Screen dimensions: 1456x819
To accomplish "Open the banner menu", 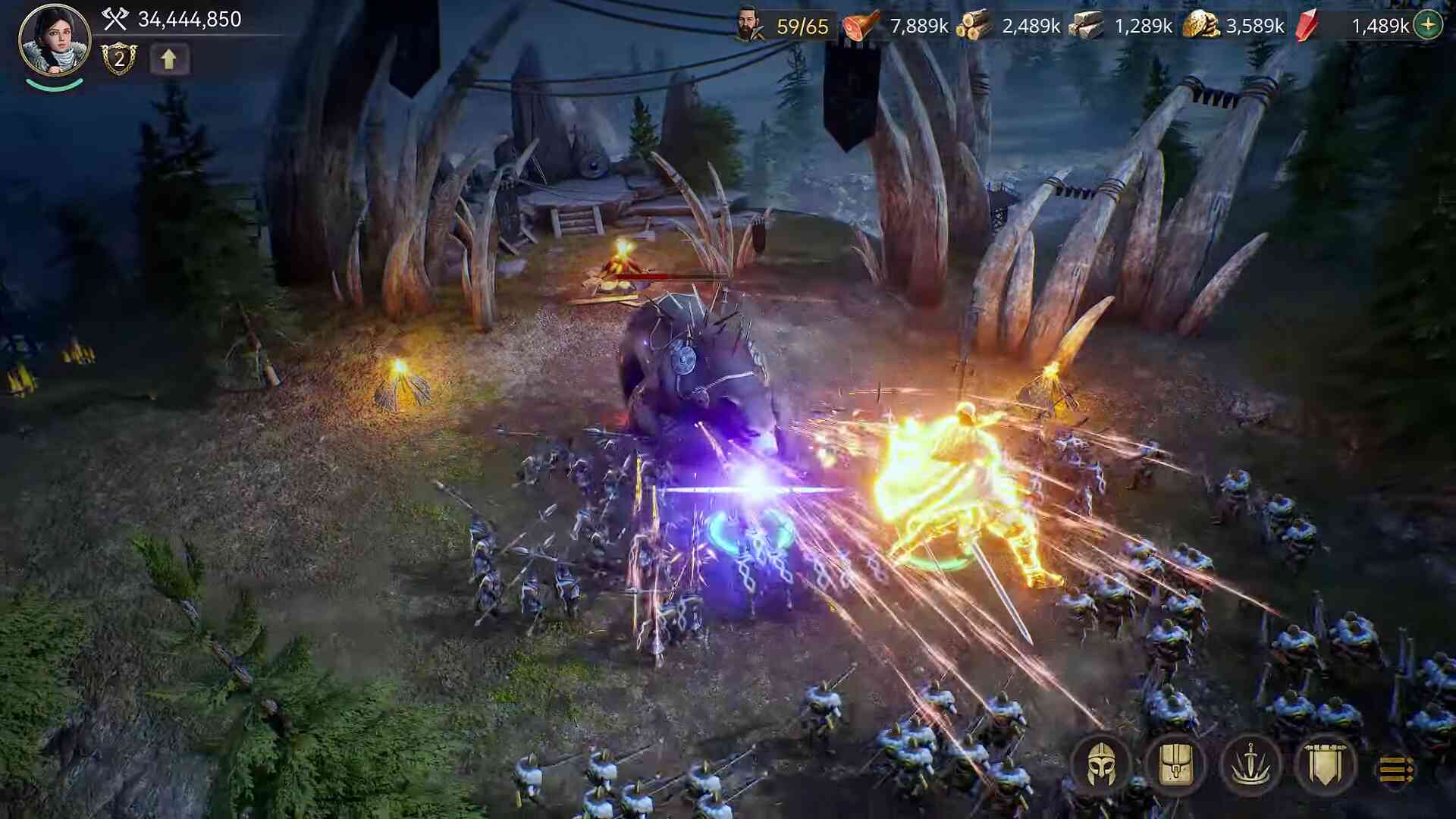I will click(1325, 766).
